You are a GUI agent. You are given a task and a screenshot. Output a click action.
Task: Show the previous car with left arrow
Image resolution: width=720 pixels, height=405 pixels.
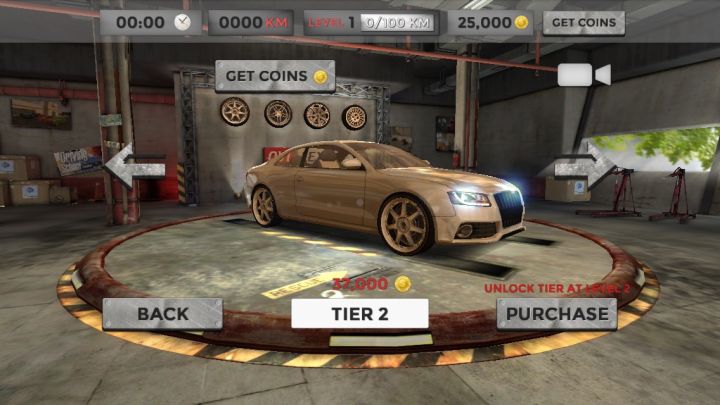pos(135,165)
